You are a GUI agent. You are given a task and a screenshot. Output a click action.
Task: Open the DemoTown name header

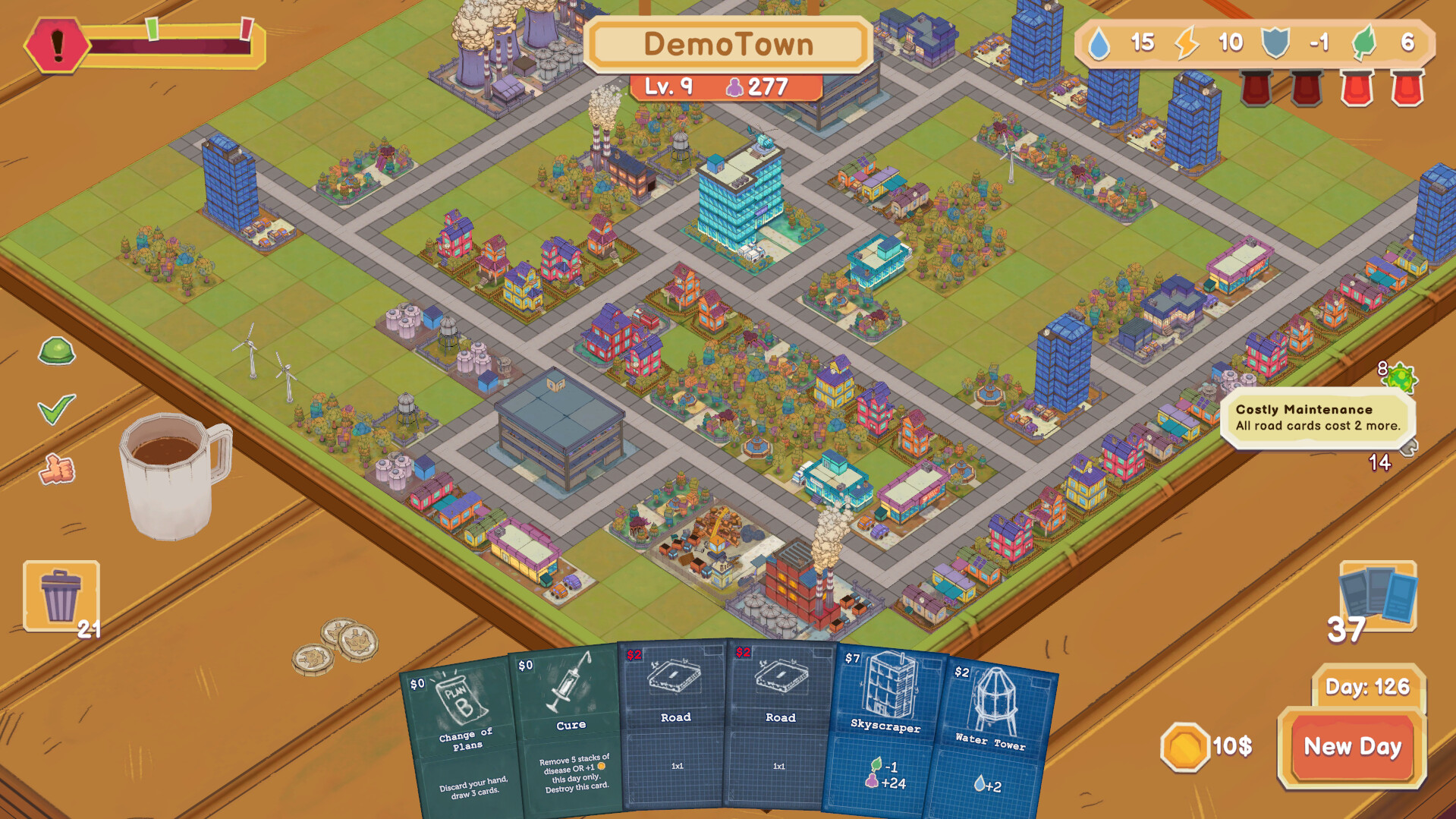728,44
